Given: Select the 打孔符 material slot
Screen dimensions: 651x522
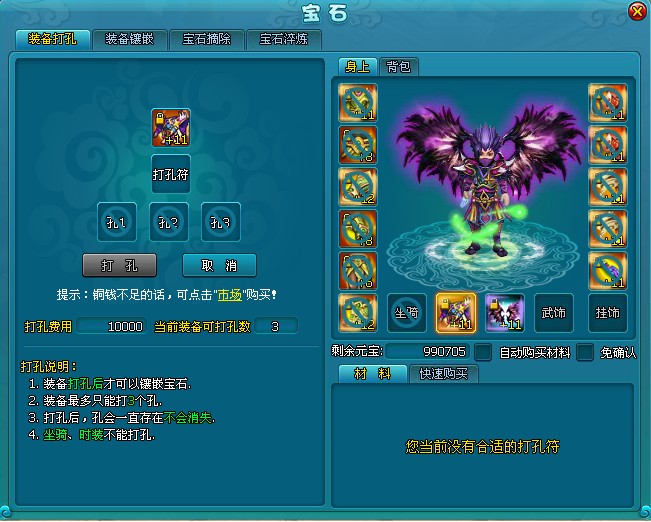Looking at the screenshot, I should (170, 174).
